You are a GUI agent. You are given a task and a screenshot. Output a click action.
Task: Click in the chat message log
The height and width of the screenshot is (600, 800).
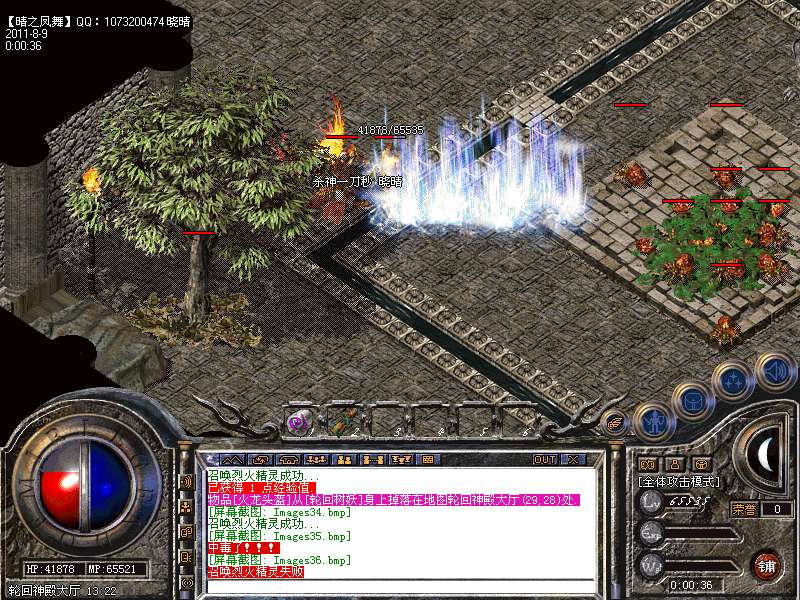(400, 520)
